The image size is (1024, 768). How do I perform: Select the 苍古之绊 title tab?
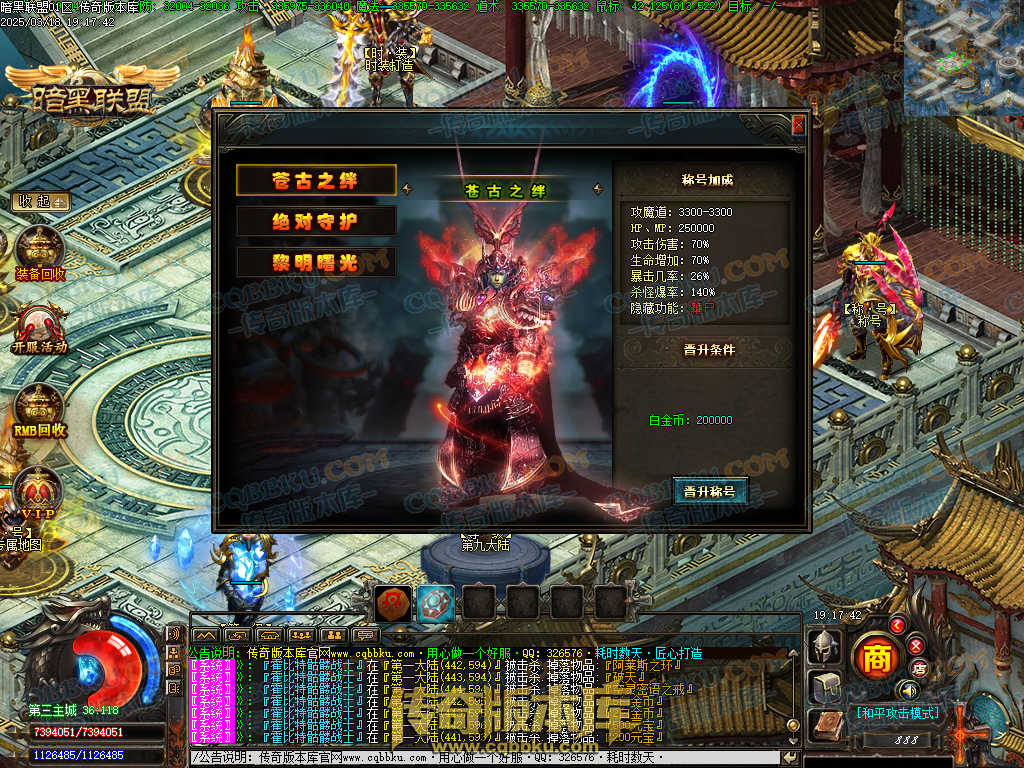316,180
